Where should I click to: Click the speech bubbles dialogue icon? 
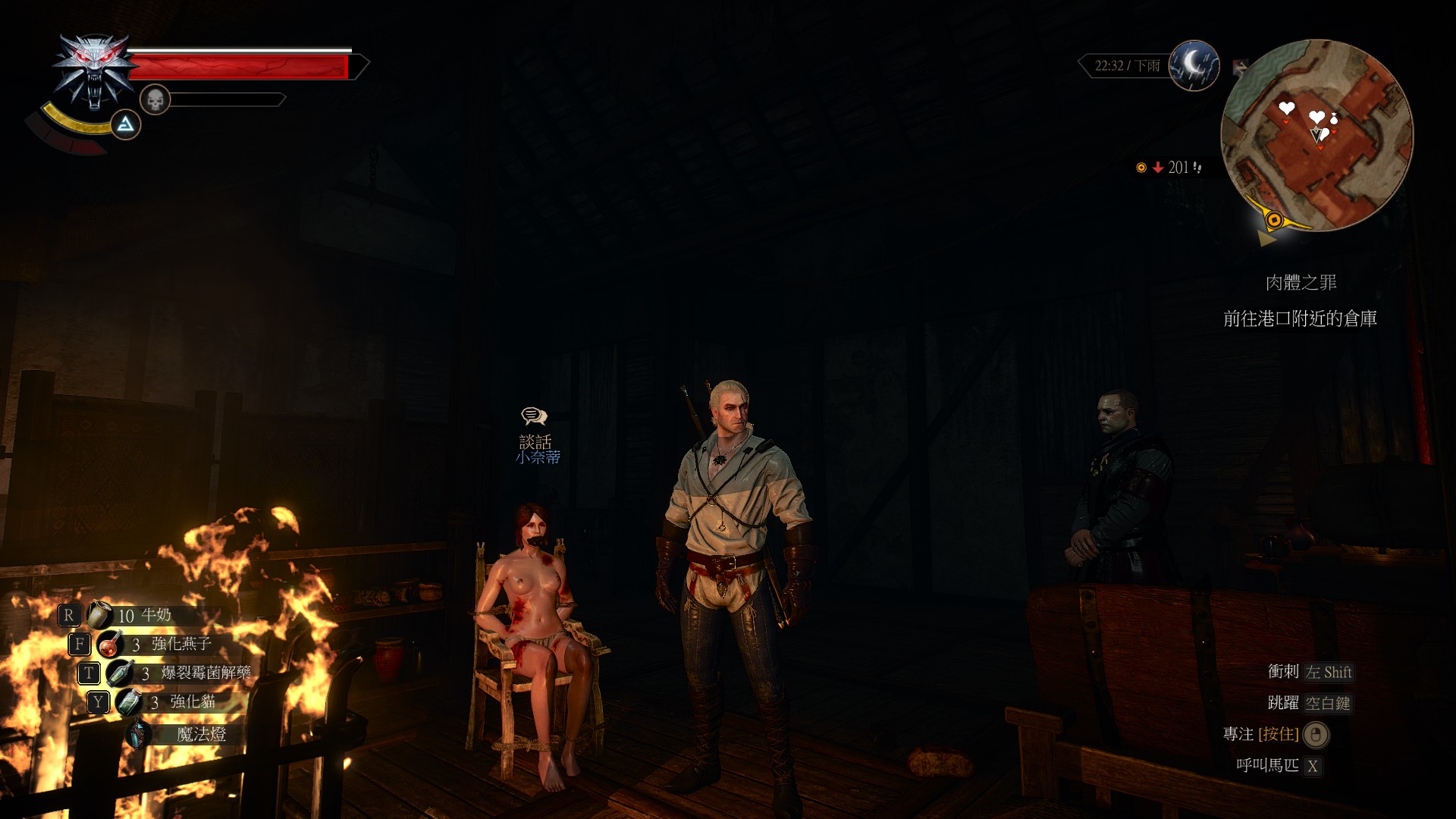click(535, 416)
